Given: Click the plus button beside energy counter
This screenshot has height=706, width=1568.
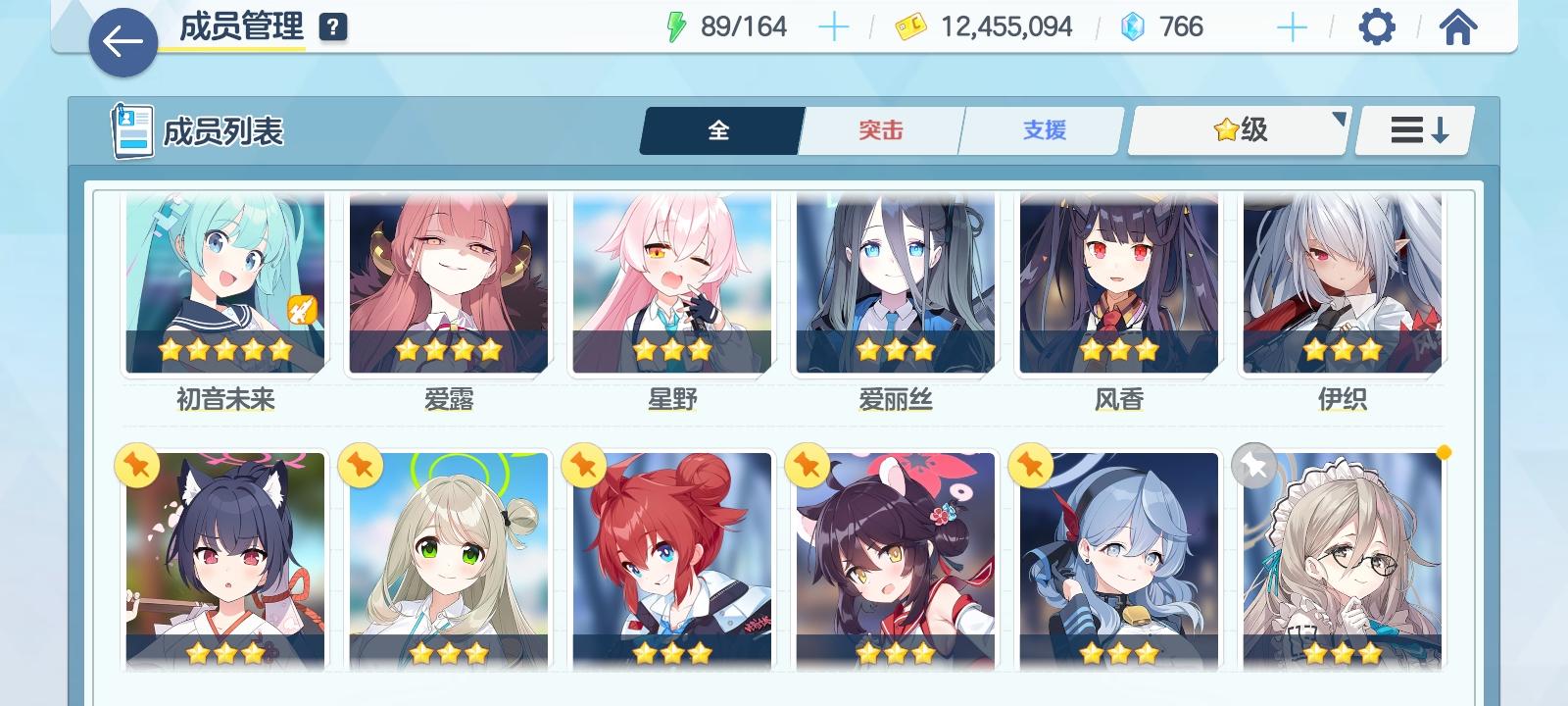Looking at the screenshot, I should 834,26.
